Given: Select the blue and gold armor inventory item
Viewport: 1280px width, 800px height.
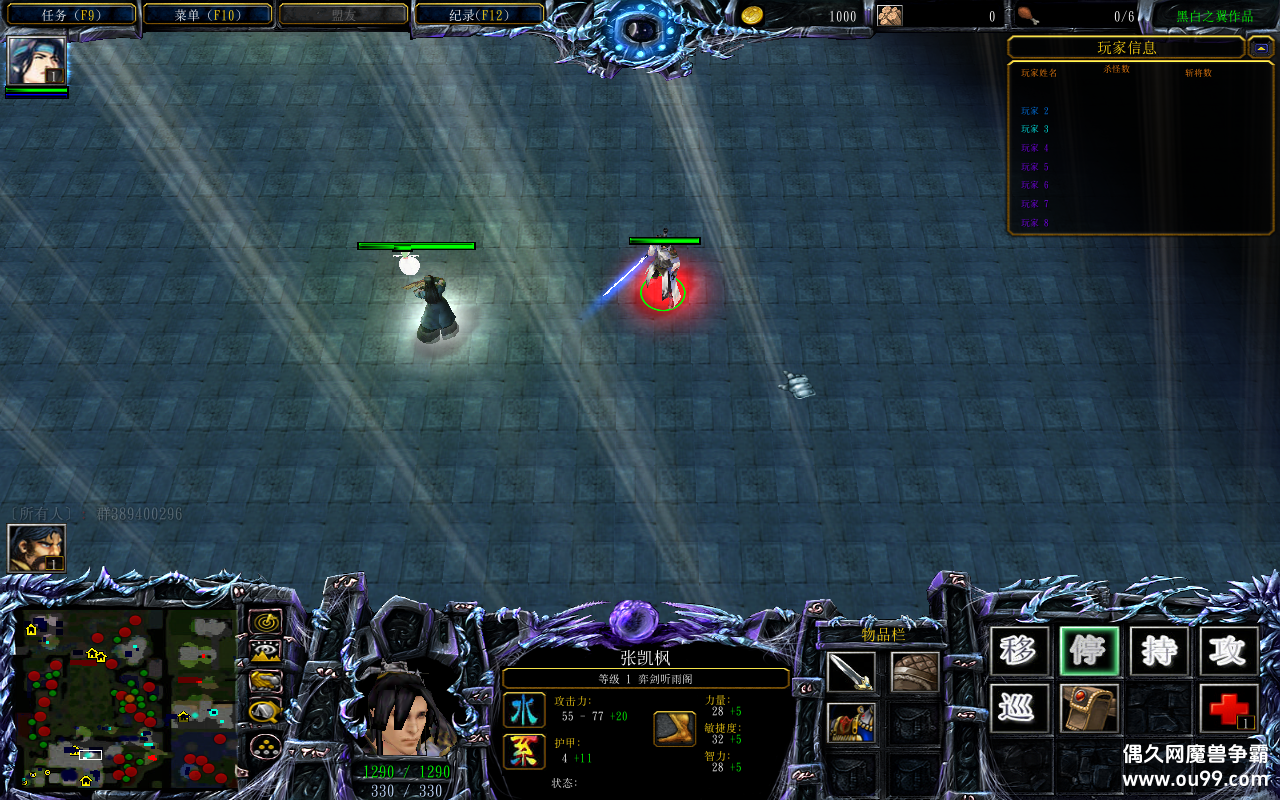Looking at the screenshot, I should [851, 723].
